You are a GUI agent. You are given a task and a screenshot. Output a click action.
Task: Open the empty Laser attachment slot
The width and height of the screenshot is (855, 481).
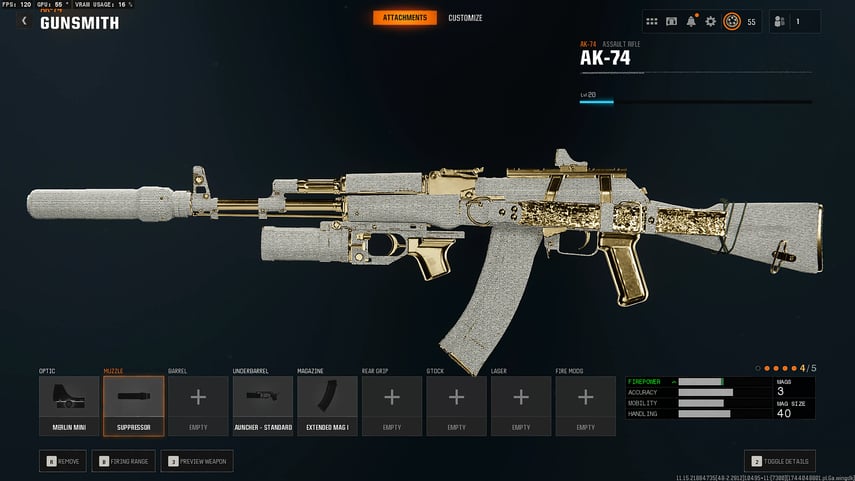pyautogui.click(x=520, y=404)
